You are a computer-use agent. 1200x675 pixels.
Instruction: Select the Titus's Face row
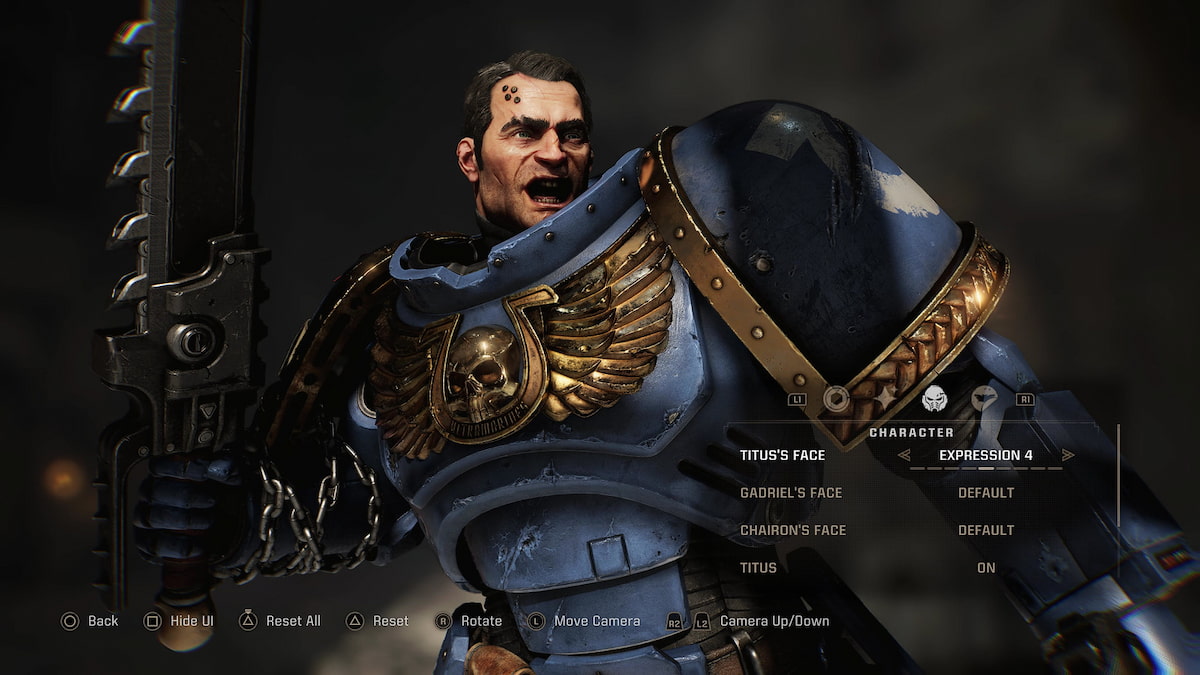tap(783, 455)
